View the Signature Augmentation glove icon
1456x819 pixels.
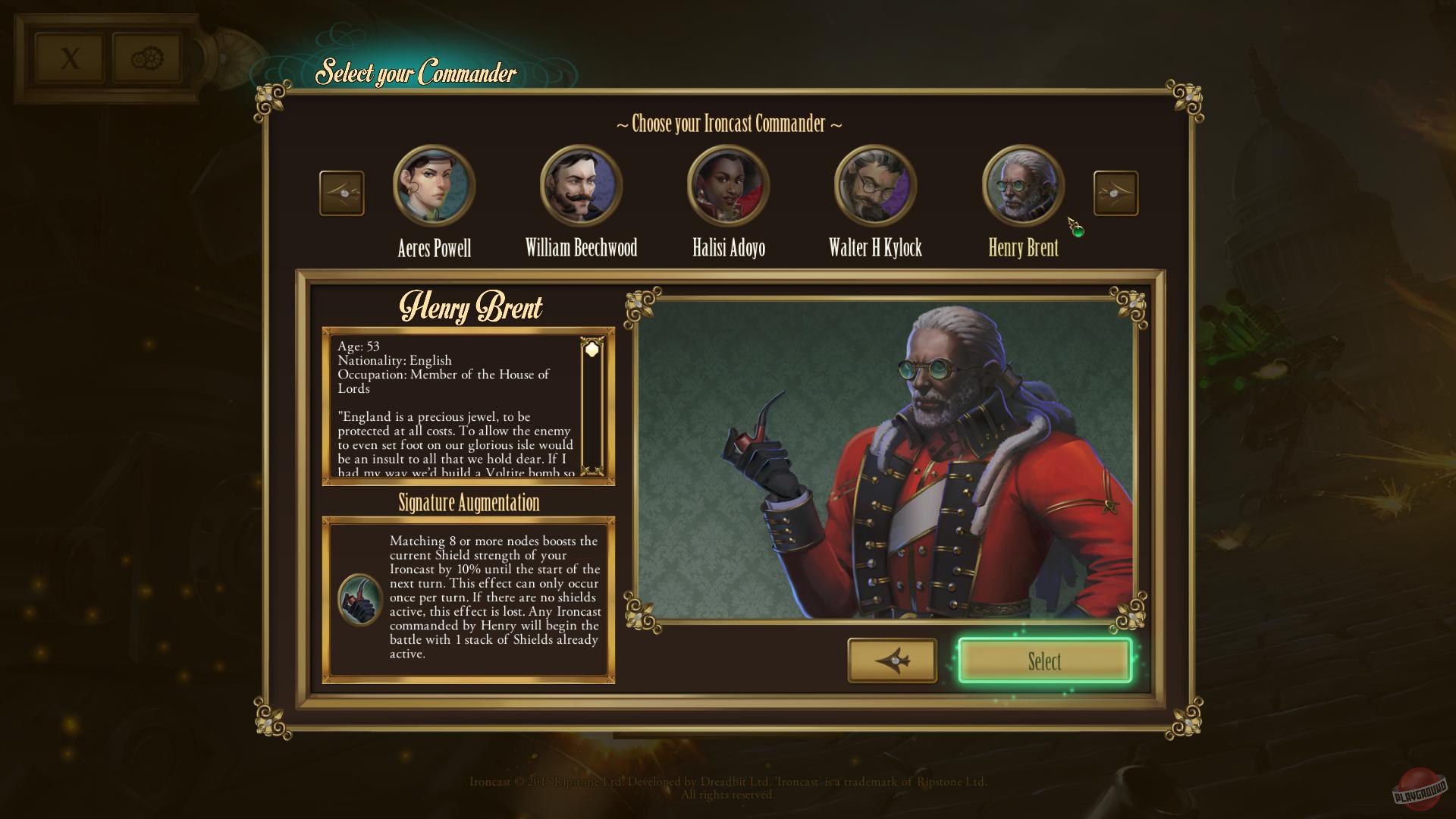click(x=361, y=598)
